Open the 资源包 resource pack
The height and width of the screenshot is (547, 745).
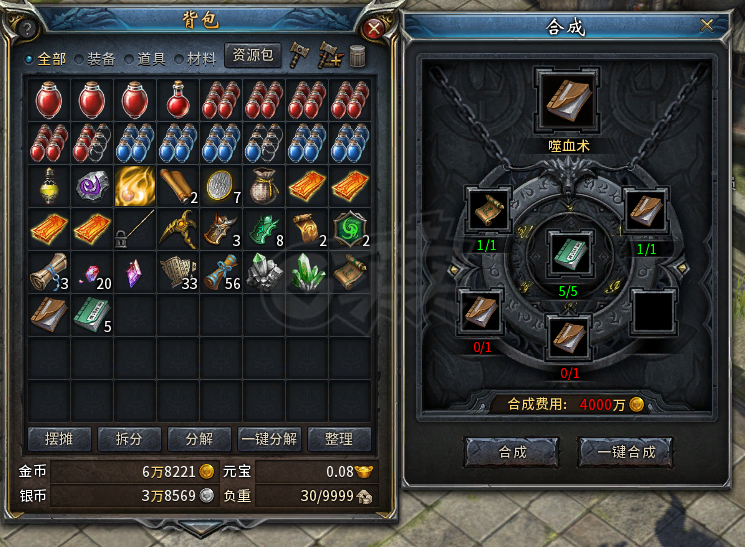[253, 56]
